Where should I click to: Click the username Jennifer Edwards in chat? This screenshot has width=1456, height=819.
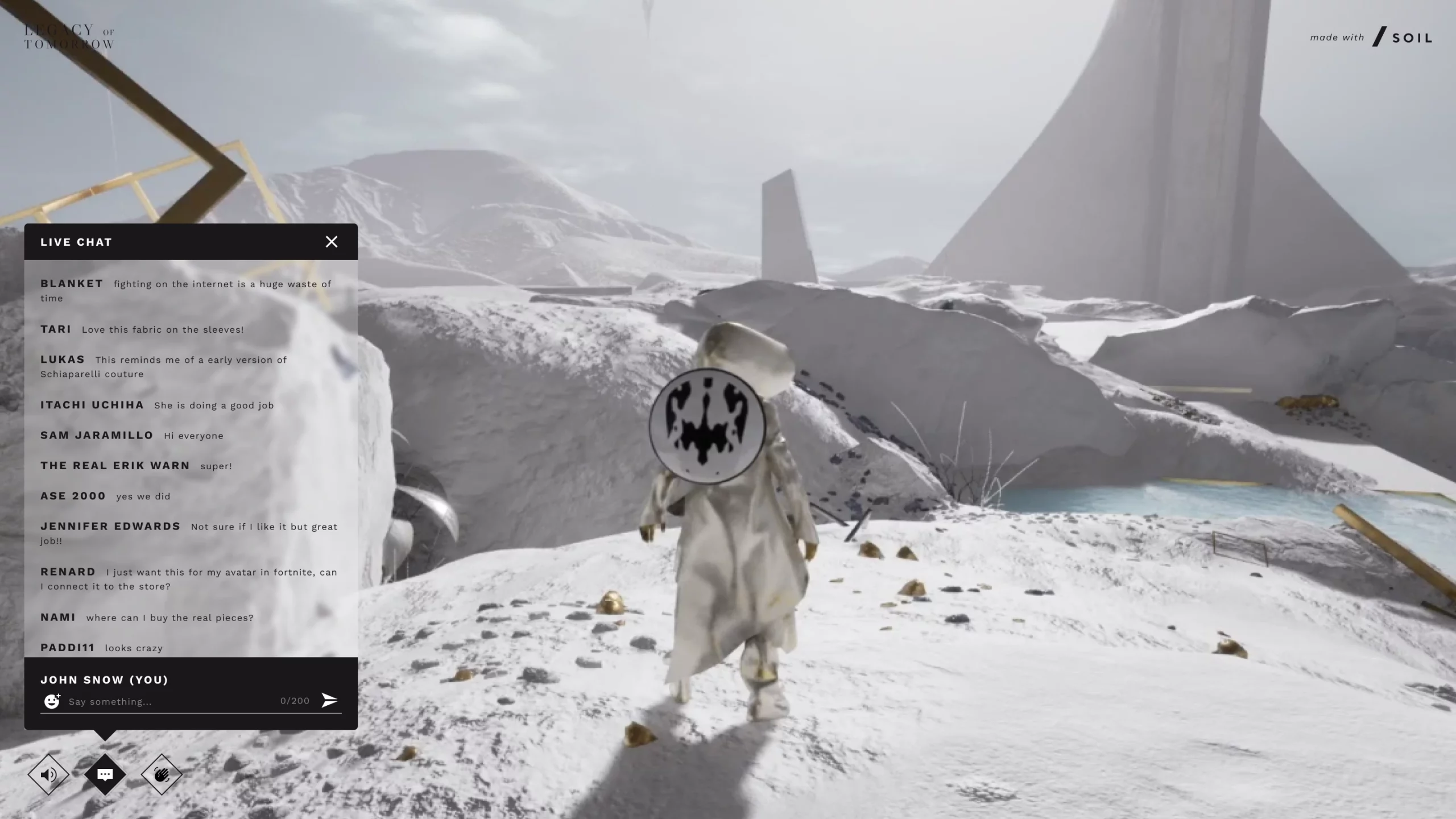(x=110, y=526)
